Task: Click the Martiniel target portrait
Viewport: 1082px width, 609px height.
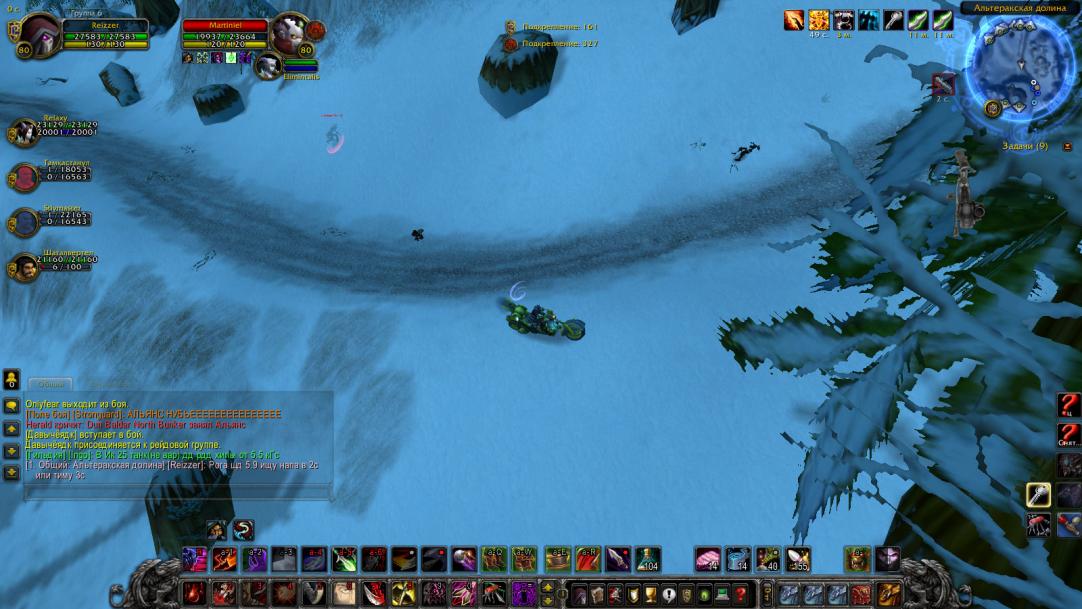Action: pyautogui.click(x=288, y=34)
